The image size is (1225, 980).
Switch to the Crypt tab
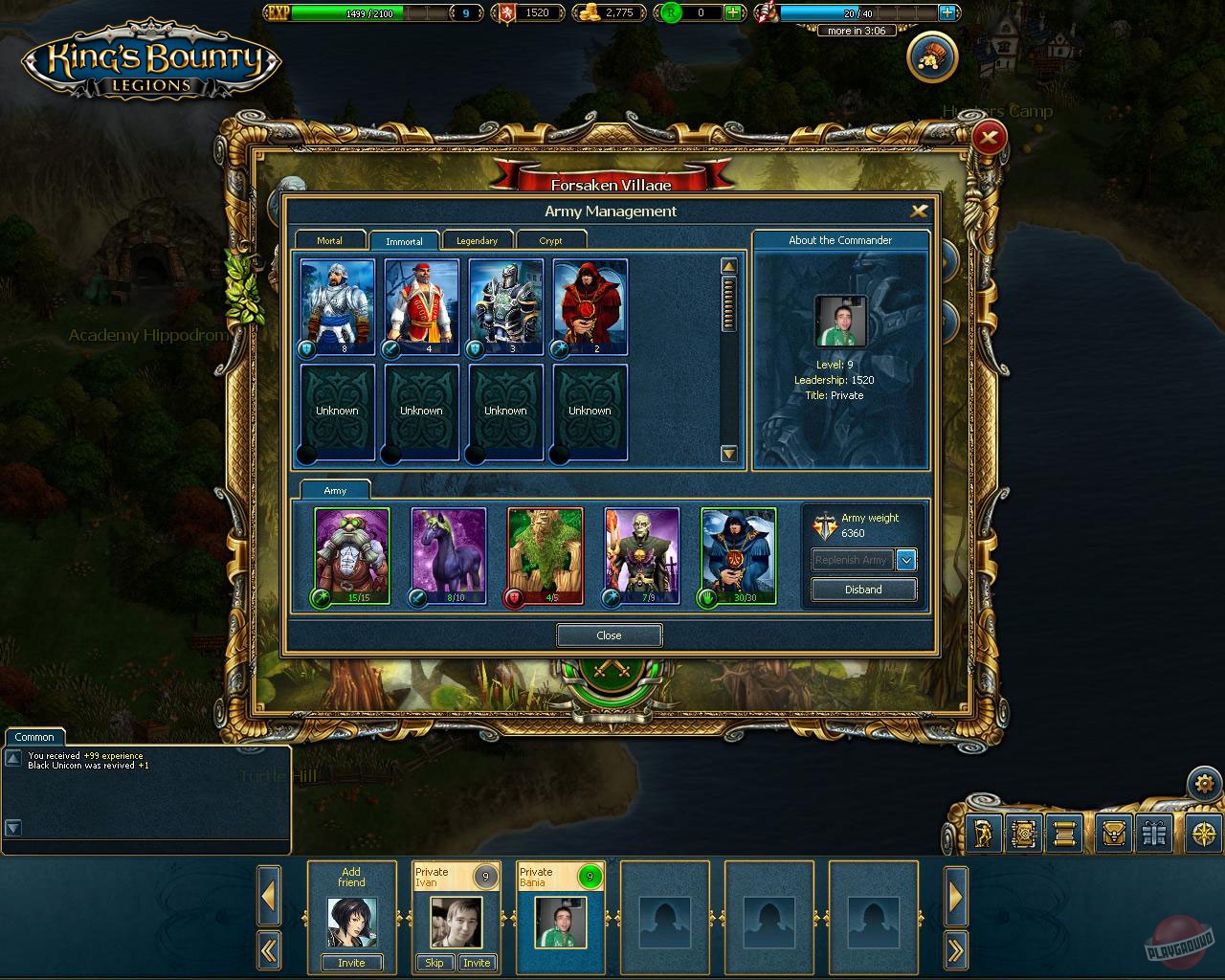[x=552, y=240]
